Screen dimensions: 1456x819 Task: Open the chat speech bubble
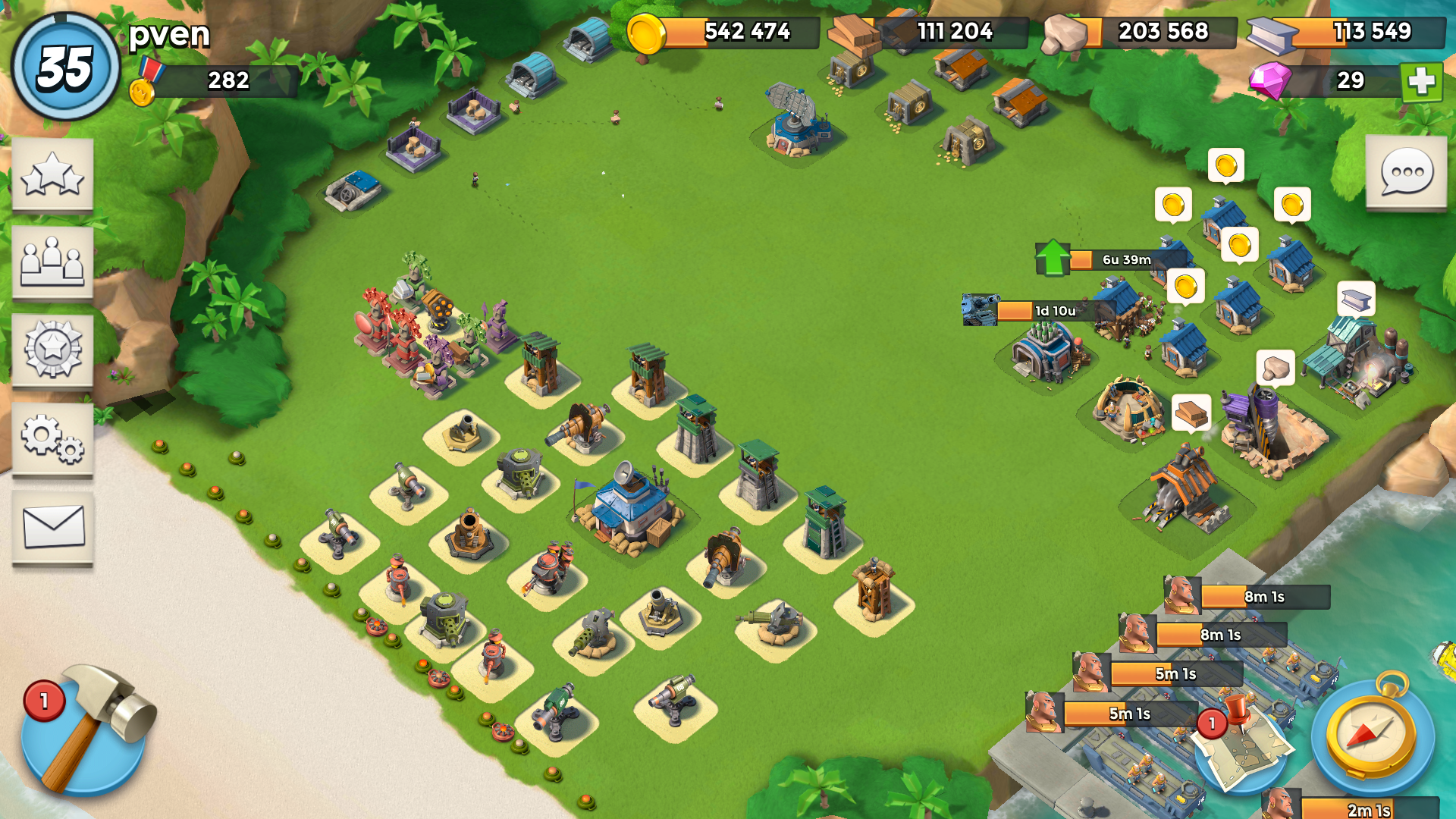point(1406,173)
